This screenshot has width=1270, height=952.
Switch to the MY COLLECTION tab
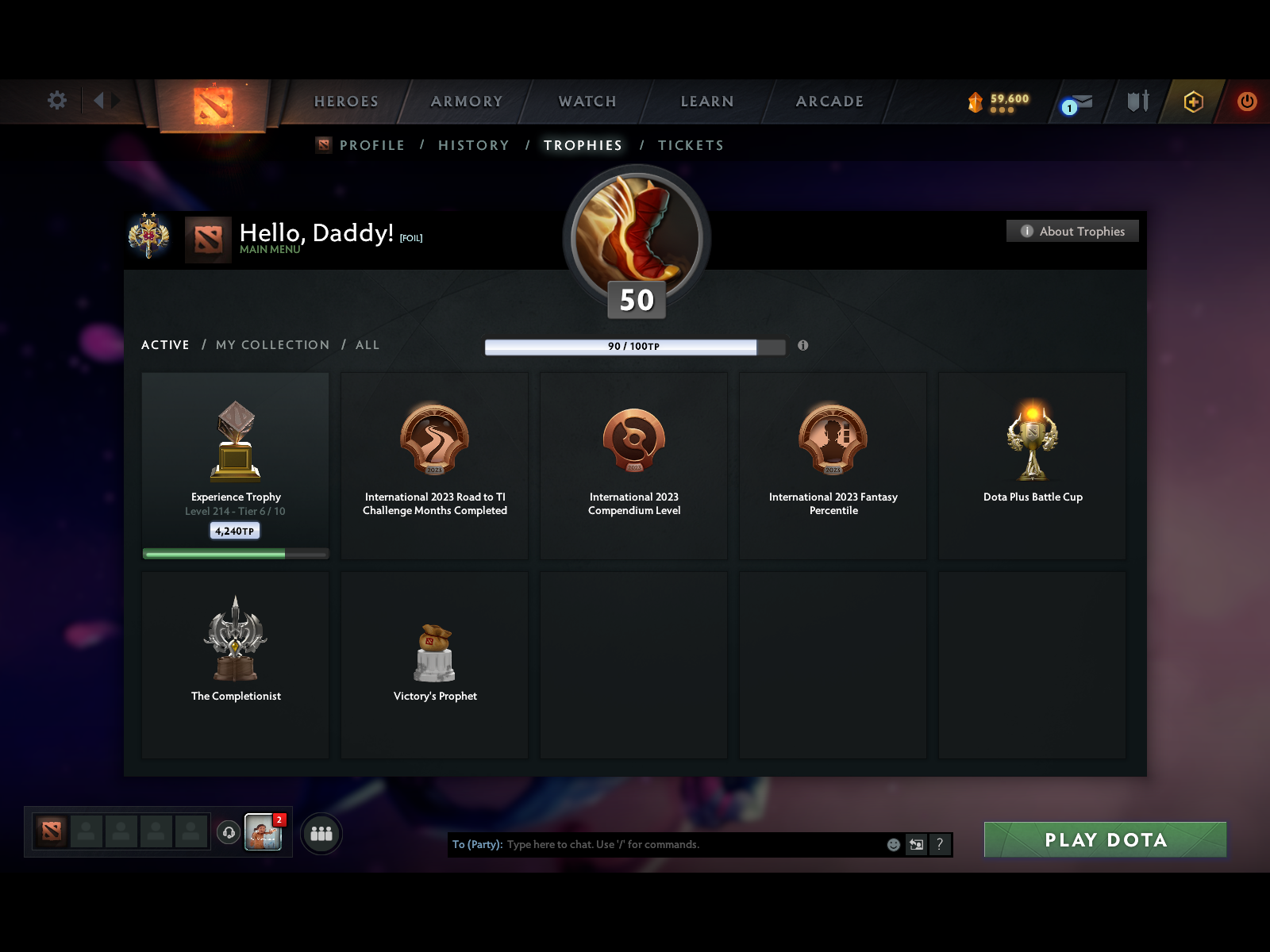tap(272, 344)
